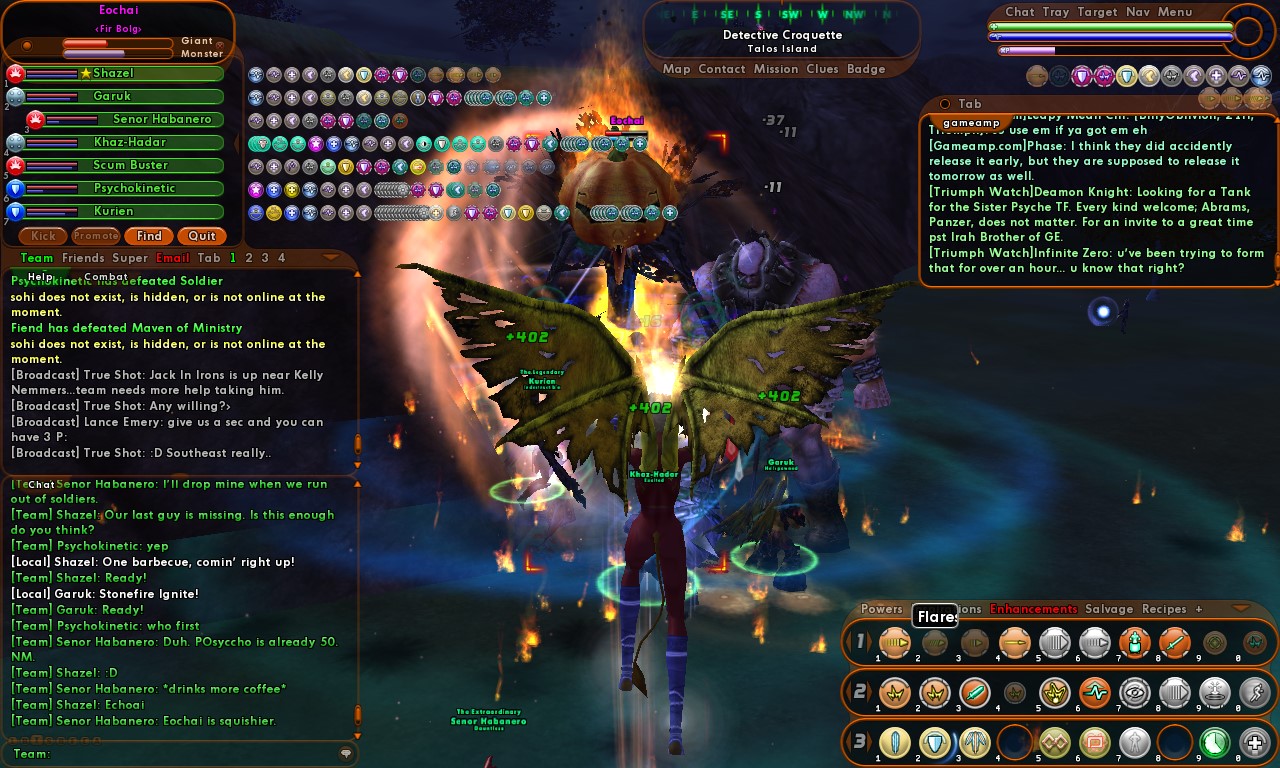The height and width of the screenshot is (768, 1280).
Task: Switch to the Super group chat tab
Action: coord(130,258)
